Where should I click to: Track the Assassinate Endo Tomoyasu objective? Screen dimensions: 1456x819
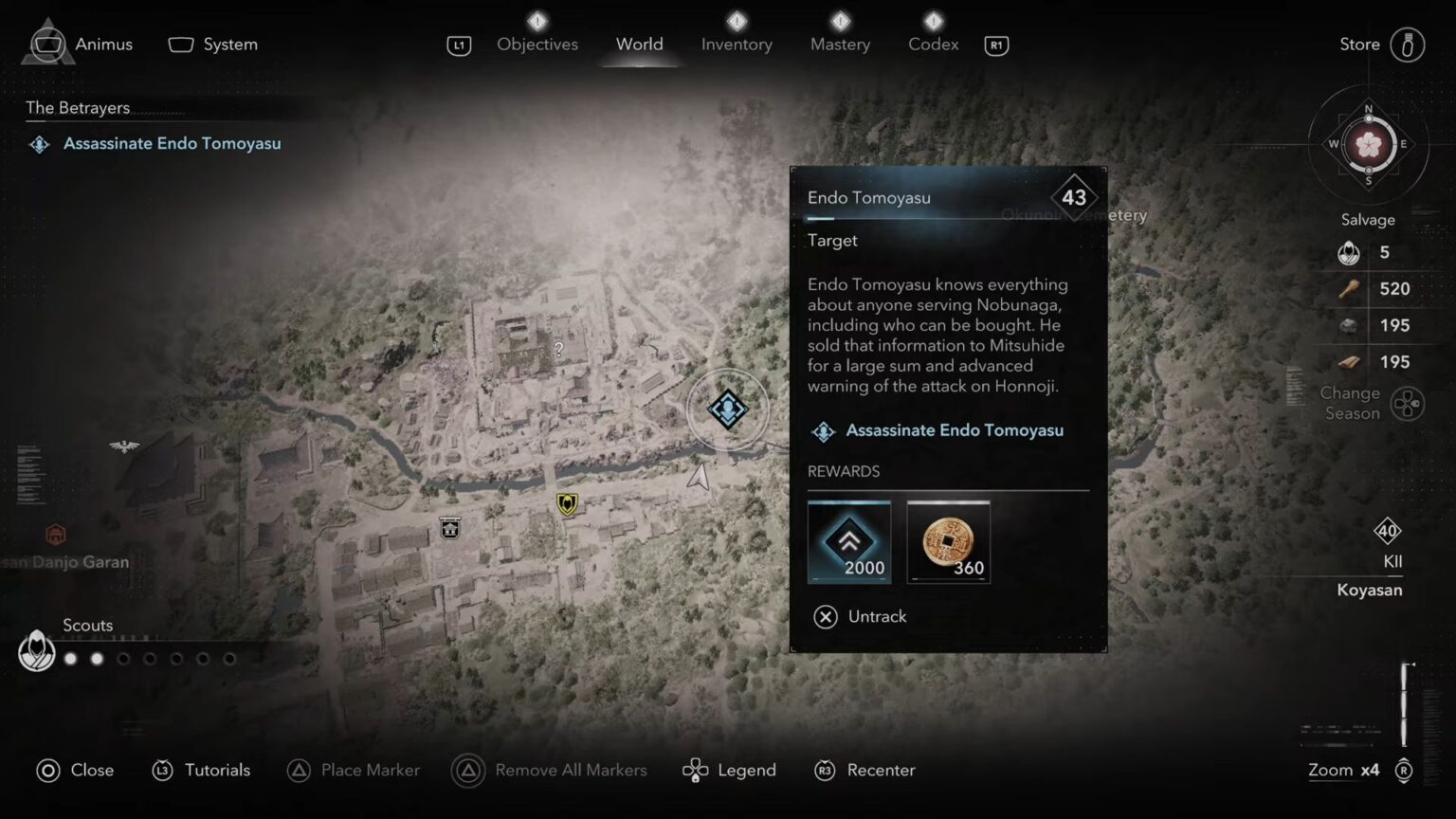tap(955, 429)
